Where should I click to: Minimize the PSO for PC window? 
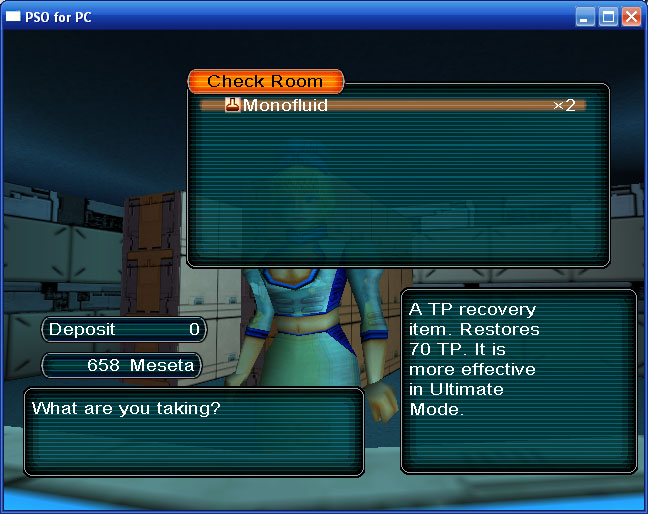(585, 16)
